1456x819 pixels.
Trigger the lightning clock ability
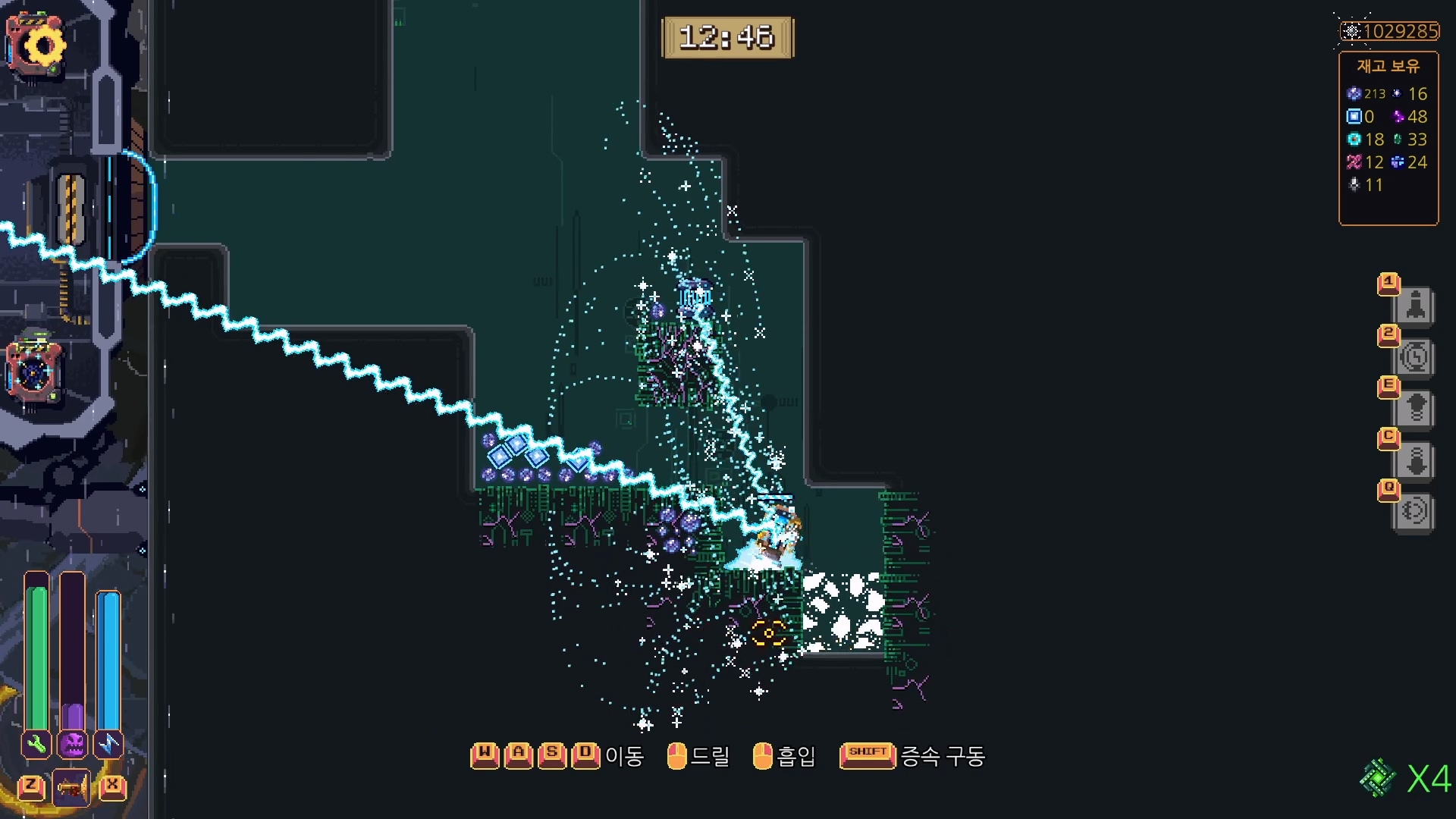click(1414, 357)
